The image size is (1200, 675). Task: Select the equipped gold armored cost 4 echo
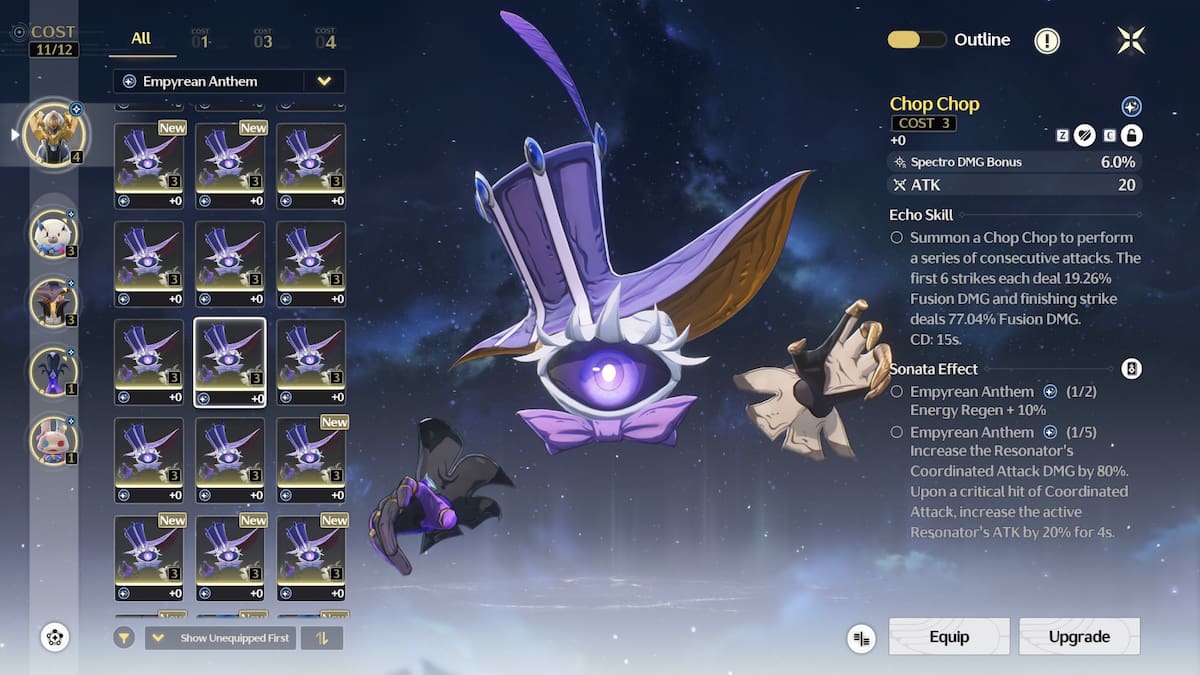click(x=54, y=133)
